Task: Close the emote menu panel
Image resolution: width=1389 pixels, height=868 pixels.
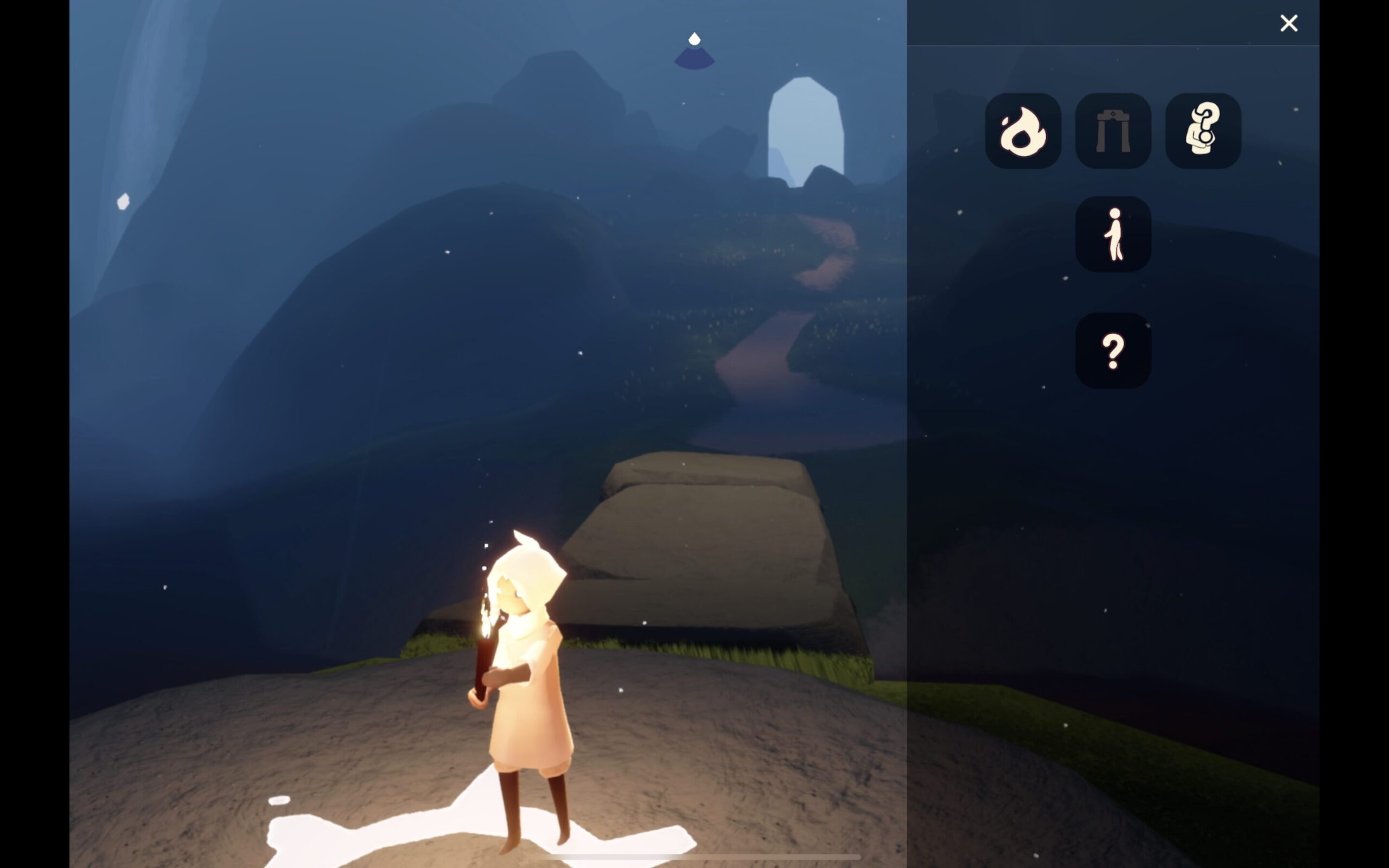Action: click(x=1289, y=23)
